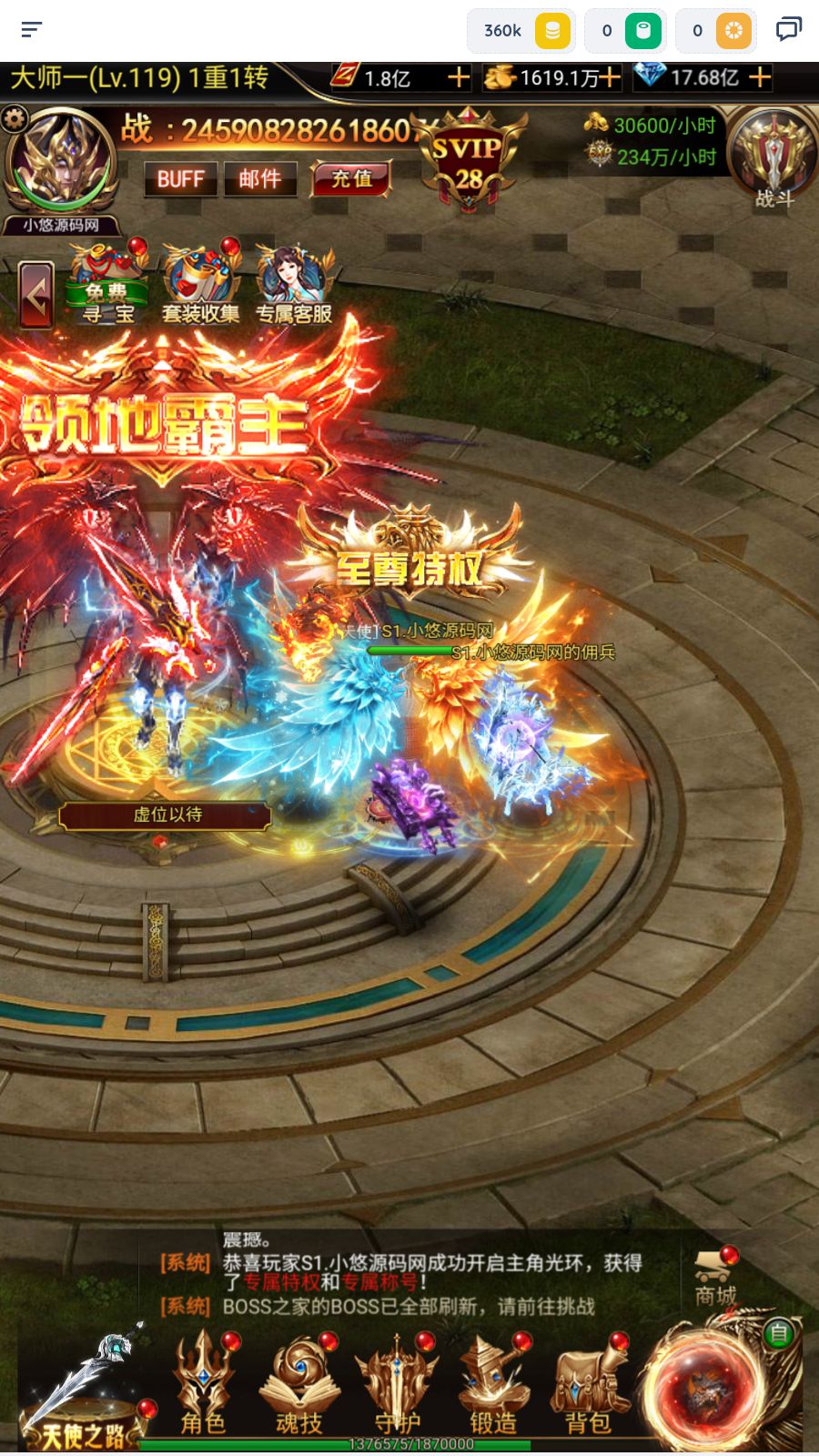Open the 商城 shop

[715, 1279]
